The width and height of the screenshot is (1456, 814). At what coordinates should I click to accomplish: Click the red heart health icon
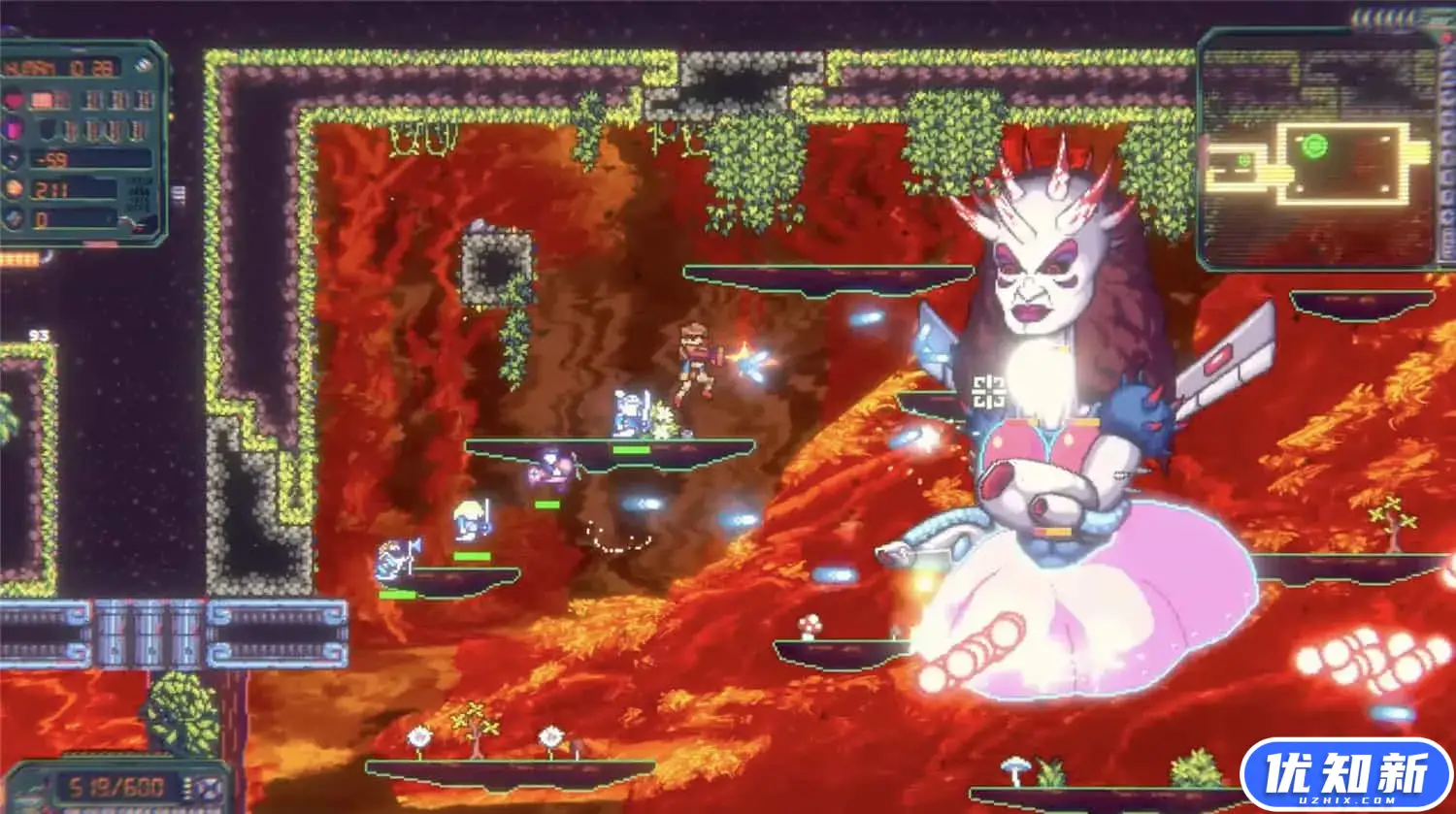click(14, 100)
